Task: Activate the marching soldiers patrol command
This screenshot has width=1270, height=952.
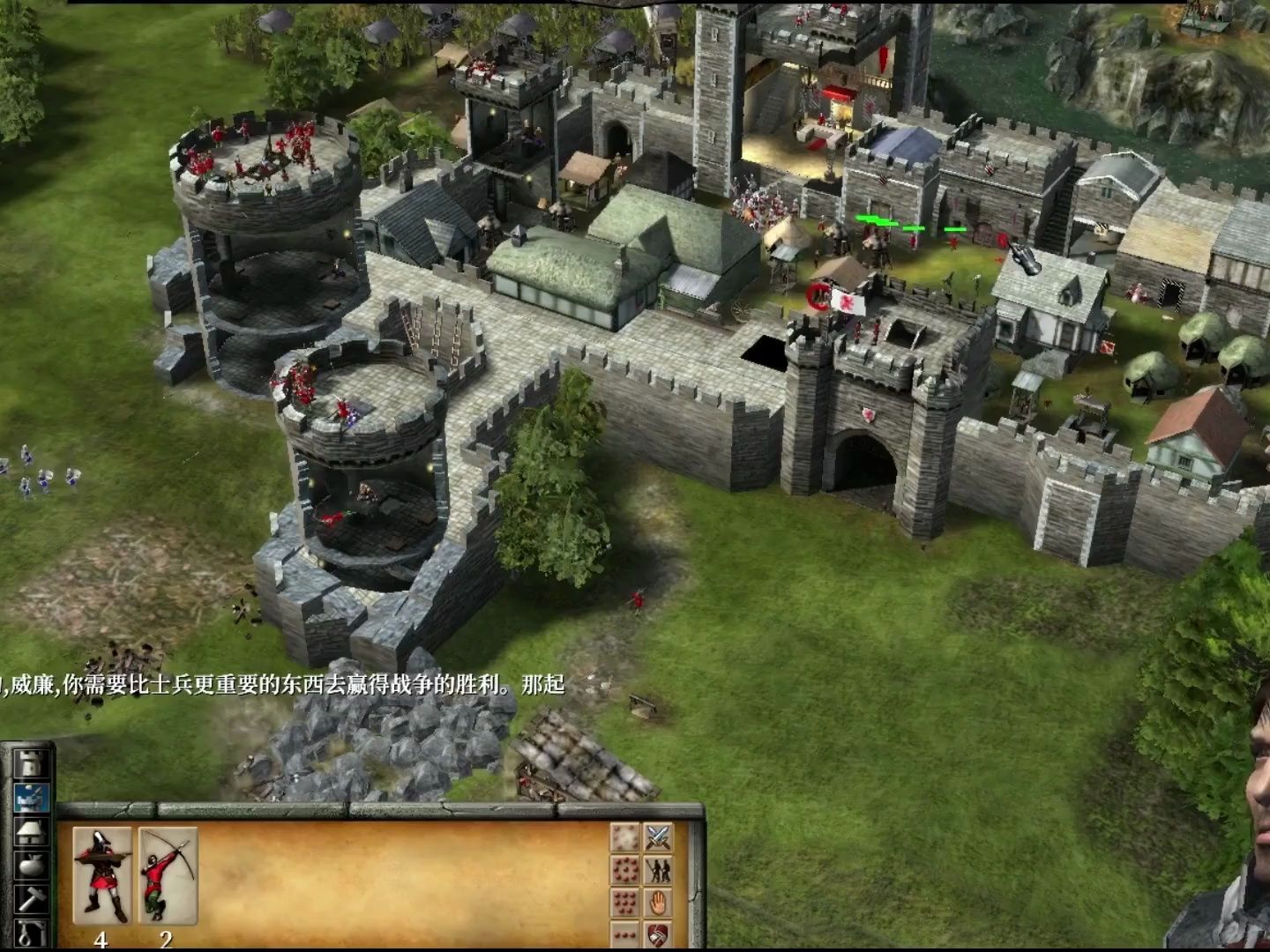Action: 658,870
